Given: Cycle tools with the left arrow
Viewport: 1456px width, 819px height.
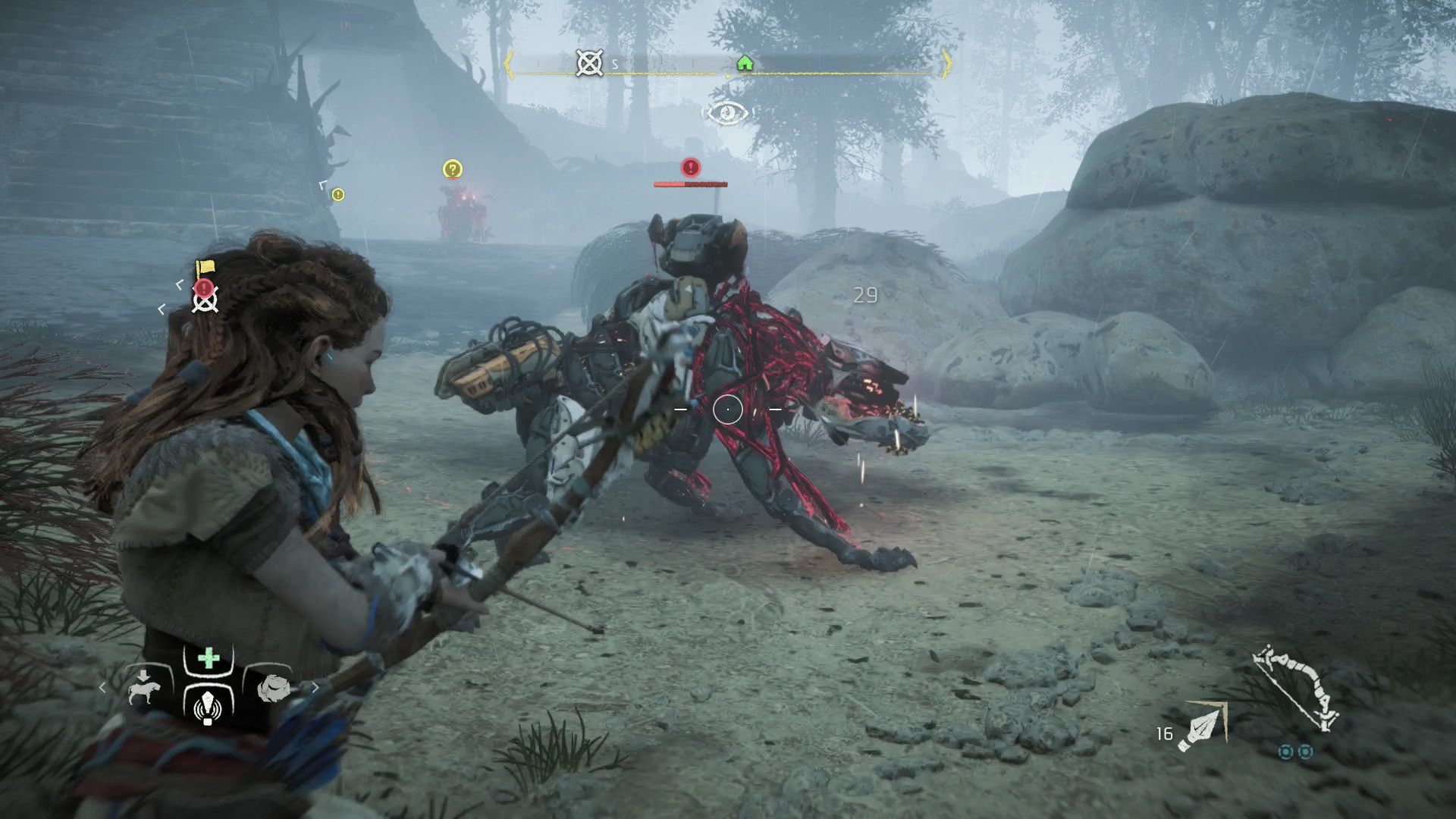Looking at the screenshot, I should (x=103, y=688).
